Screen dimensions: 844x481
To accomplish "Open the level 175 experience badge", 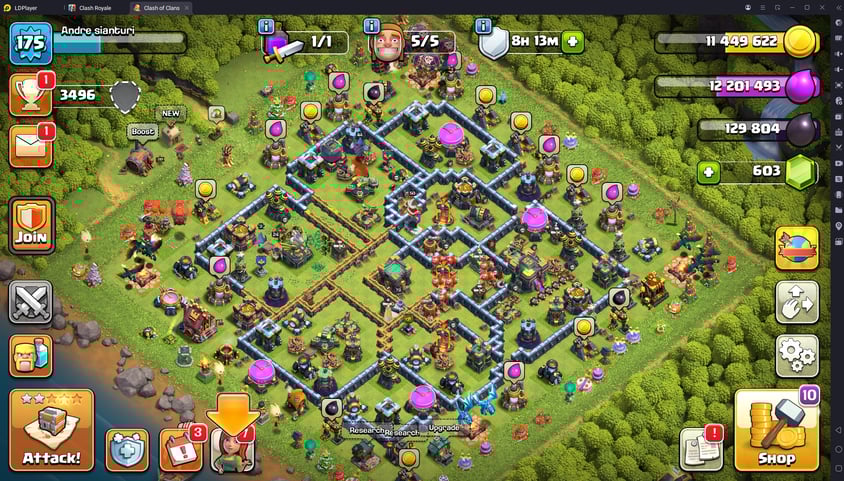I will [x=30, y=43].
